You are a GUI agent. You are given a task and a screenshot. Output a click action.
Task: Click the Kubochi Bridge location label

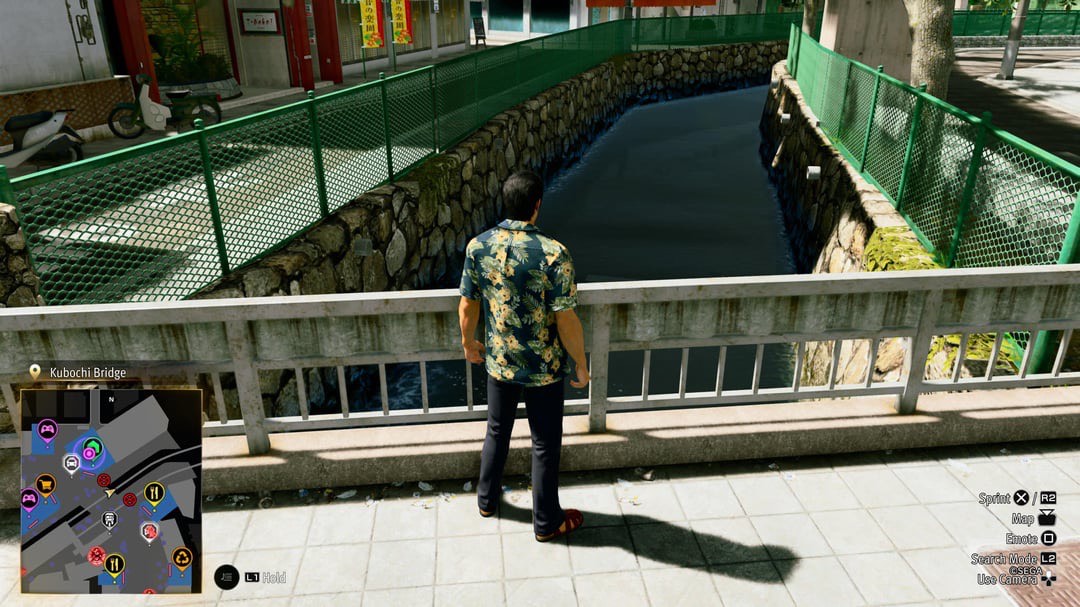tap(88, 373)
